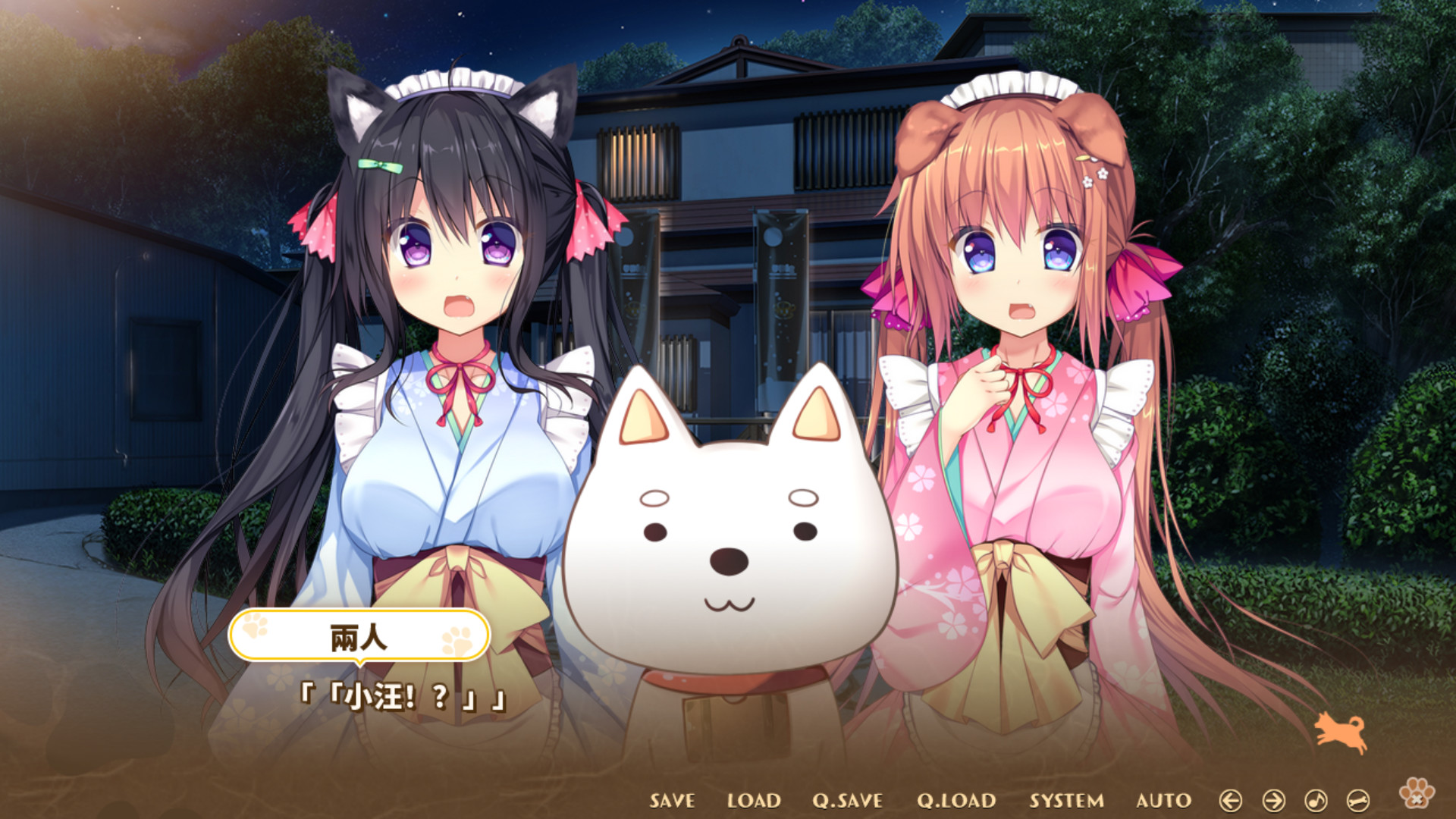
Task: Click LOAD to restore a saved game
Action: pyautogui.click(x=755, y=800)
